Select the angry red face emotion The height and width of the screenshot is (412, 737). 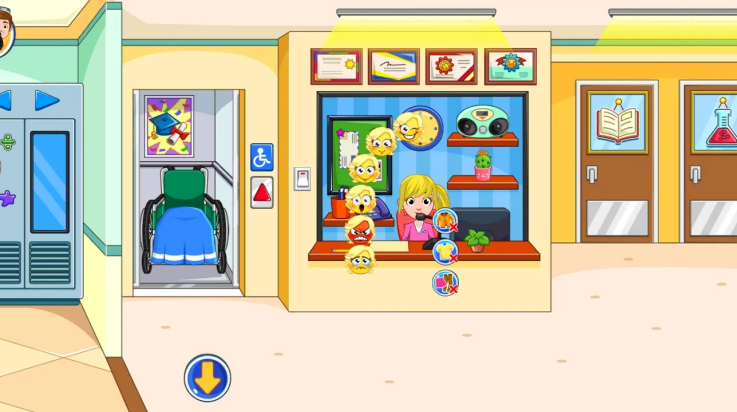(359, 229)
